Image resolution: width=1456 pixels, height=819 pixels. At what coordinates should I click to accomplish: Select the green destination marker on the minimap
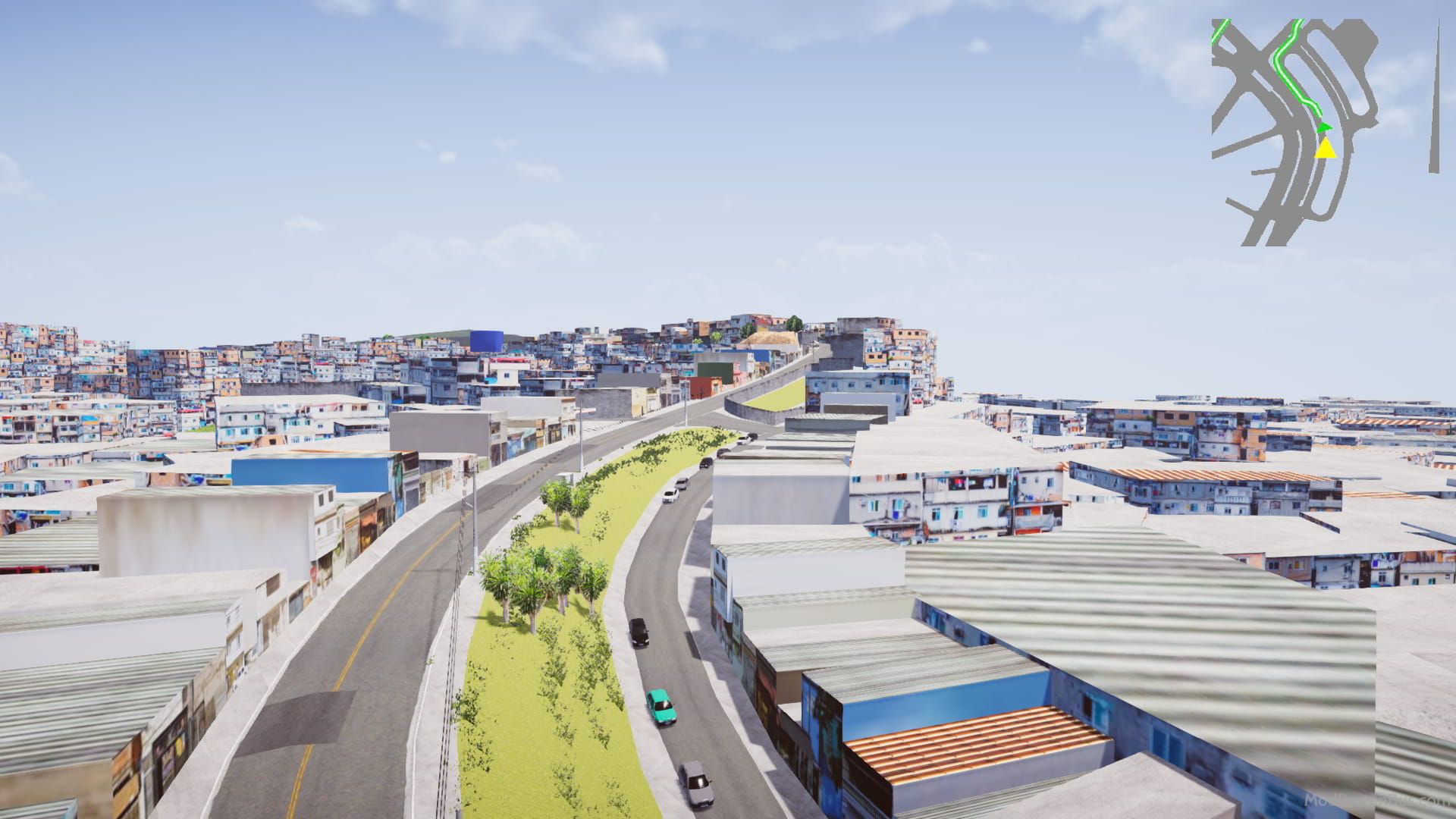[1324, 127]
